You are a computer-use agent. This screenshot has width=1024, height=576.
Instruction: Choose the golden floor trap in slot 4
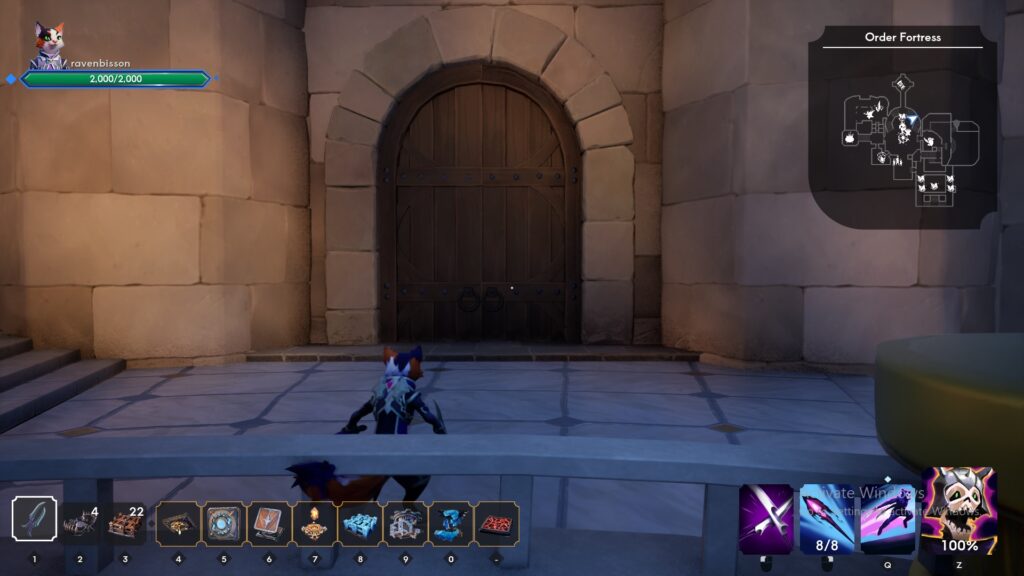coord(178,523)
